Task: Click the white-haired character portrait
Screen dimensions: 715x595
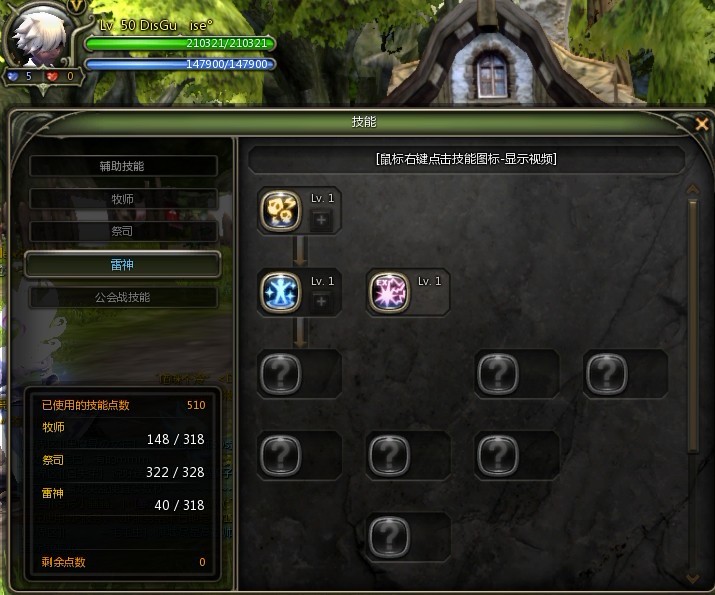Action: (38, 40)
